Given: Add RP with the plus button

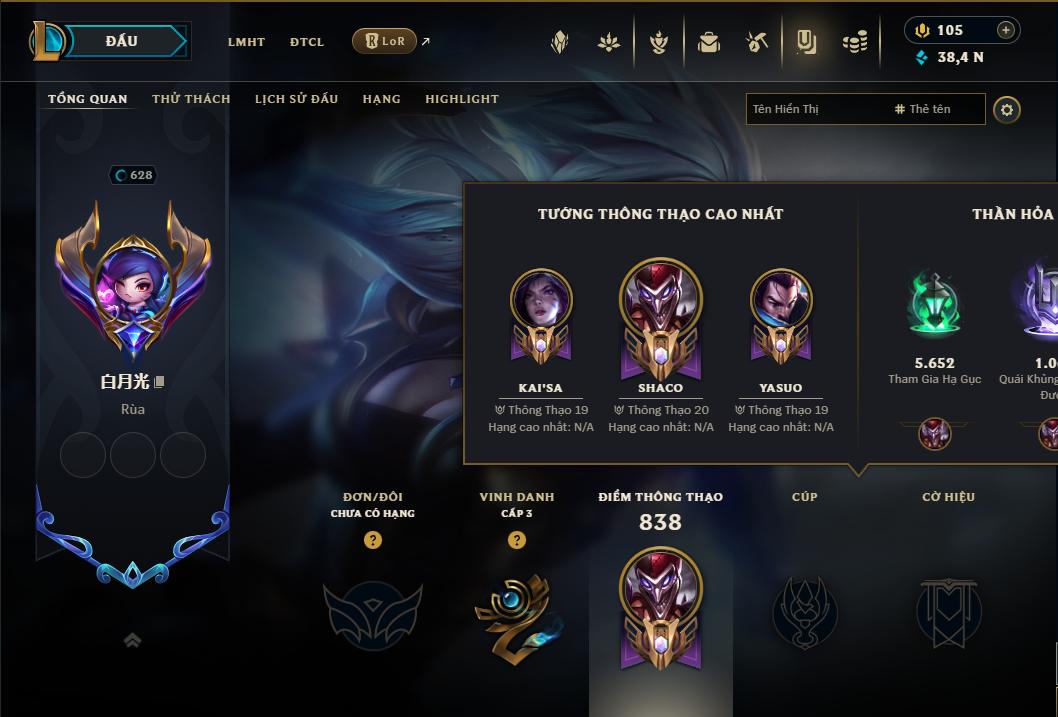Looking at the screenshot, I should click(x=1005, y=30).
